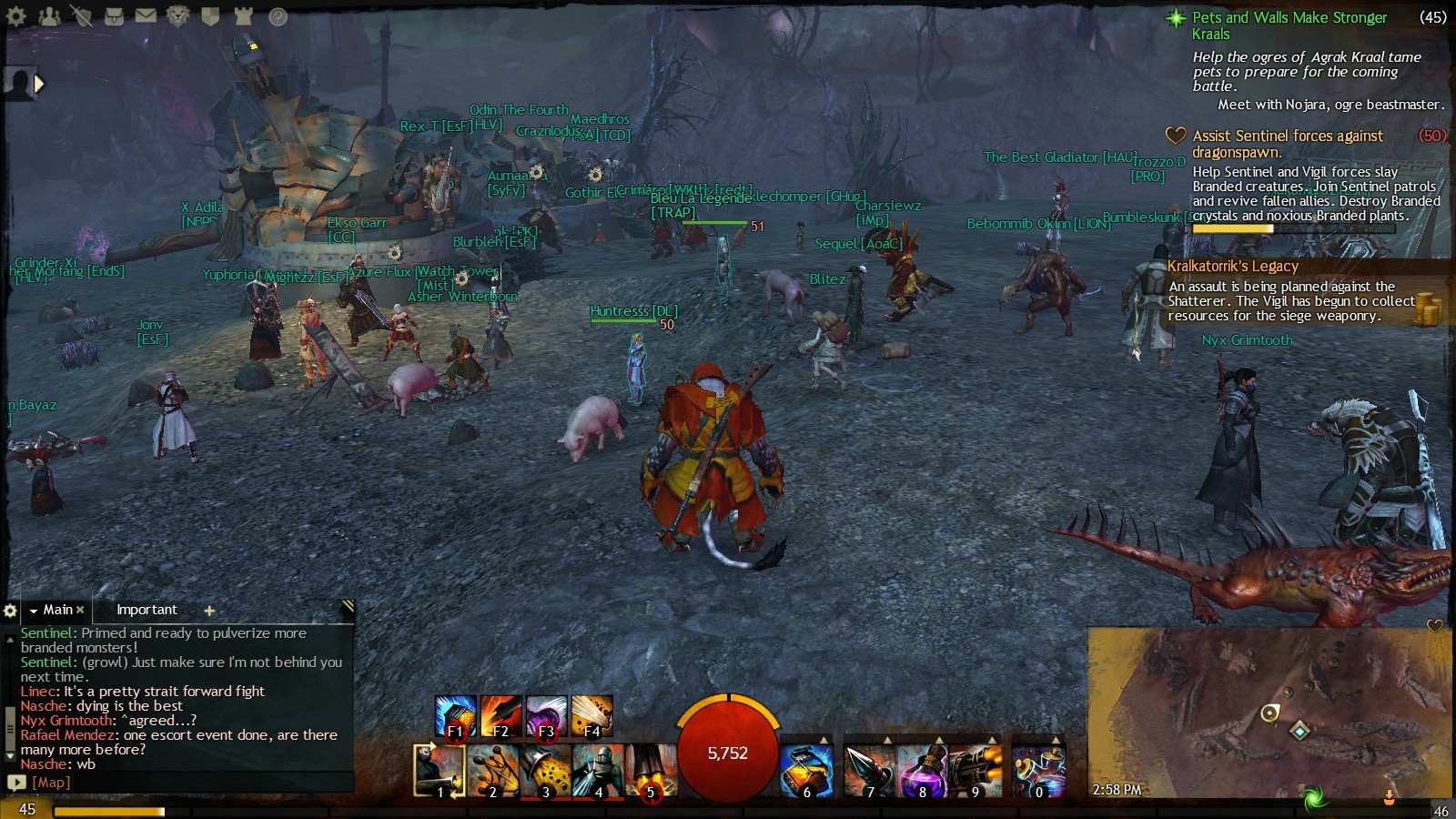Switch to the Important chat tab

point(147,610)
